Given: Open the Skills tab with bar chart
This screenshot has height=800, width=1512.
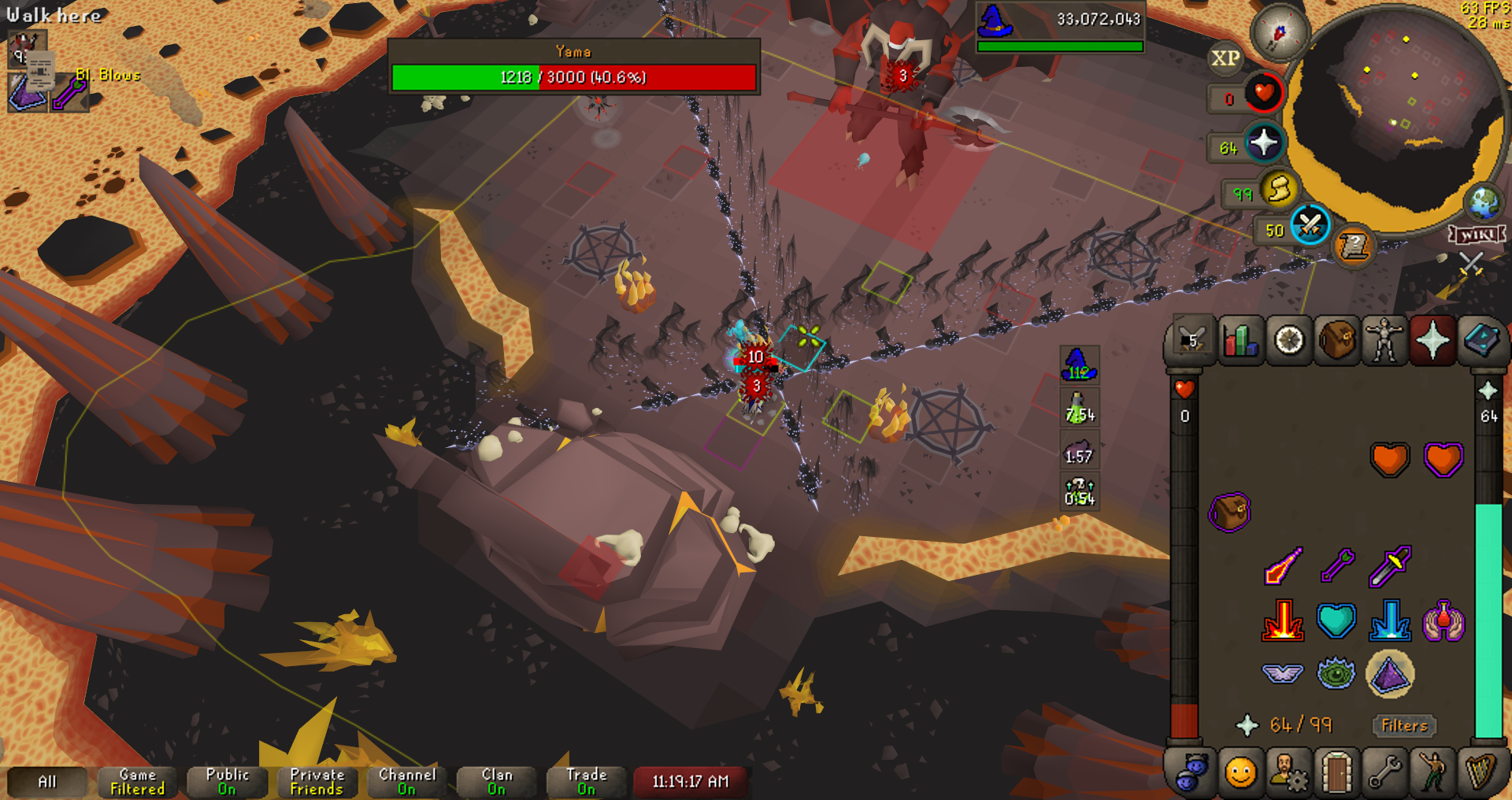Looking at the screenshot, I should tap(1240, 341).
